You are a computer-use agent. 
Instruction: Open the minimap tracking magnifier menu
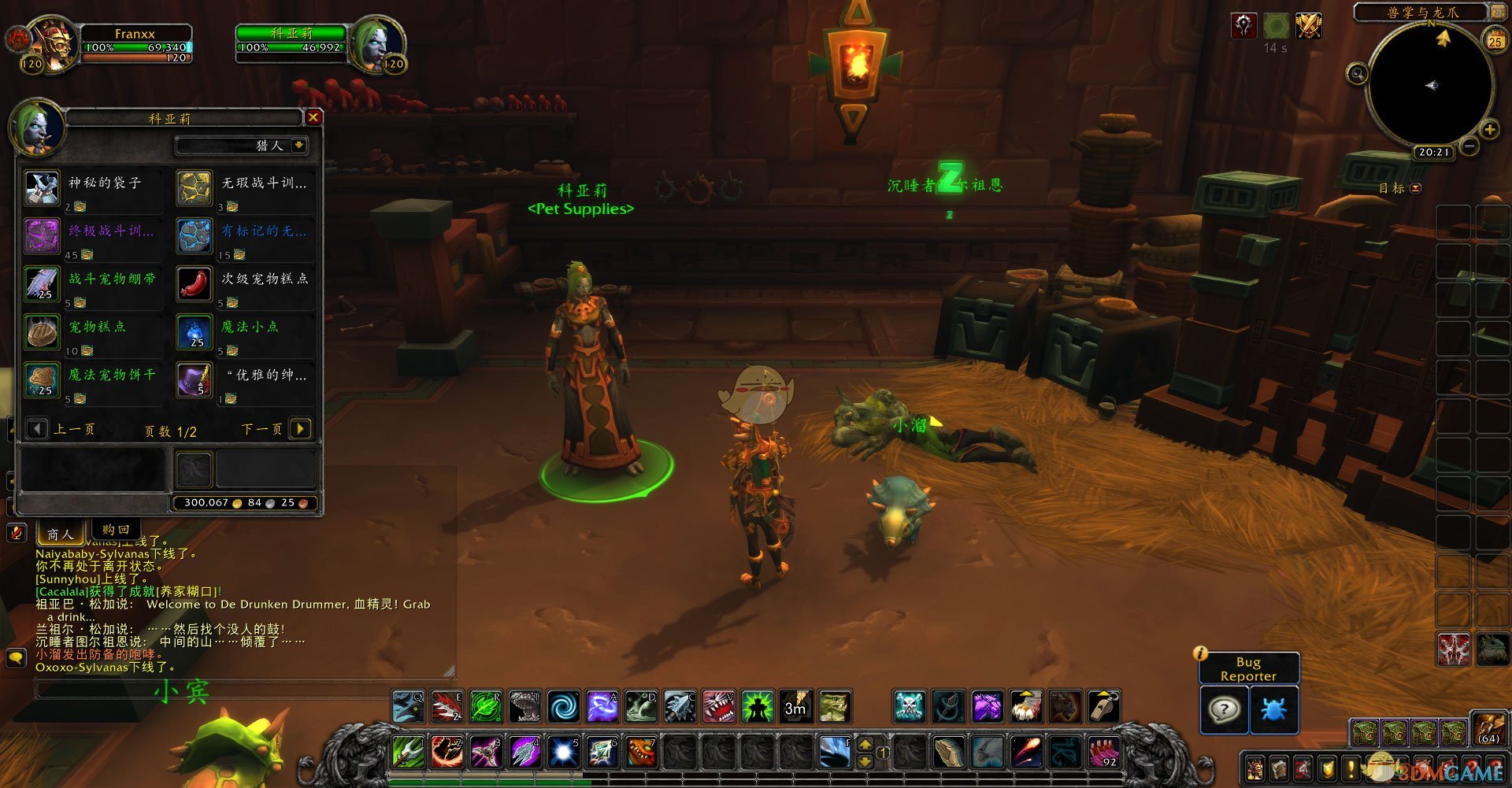point(1357,74)
